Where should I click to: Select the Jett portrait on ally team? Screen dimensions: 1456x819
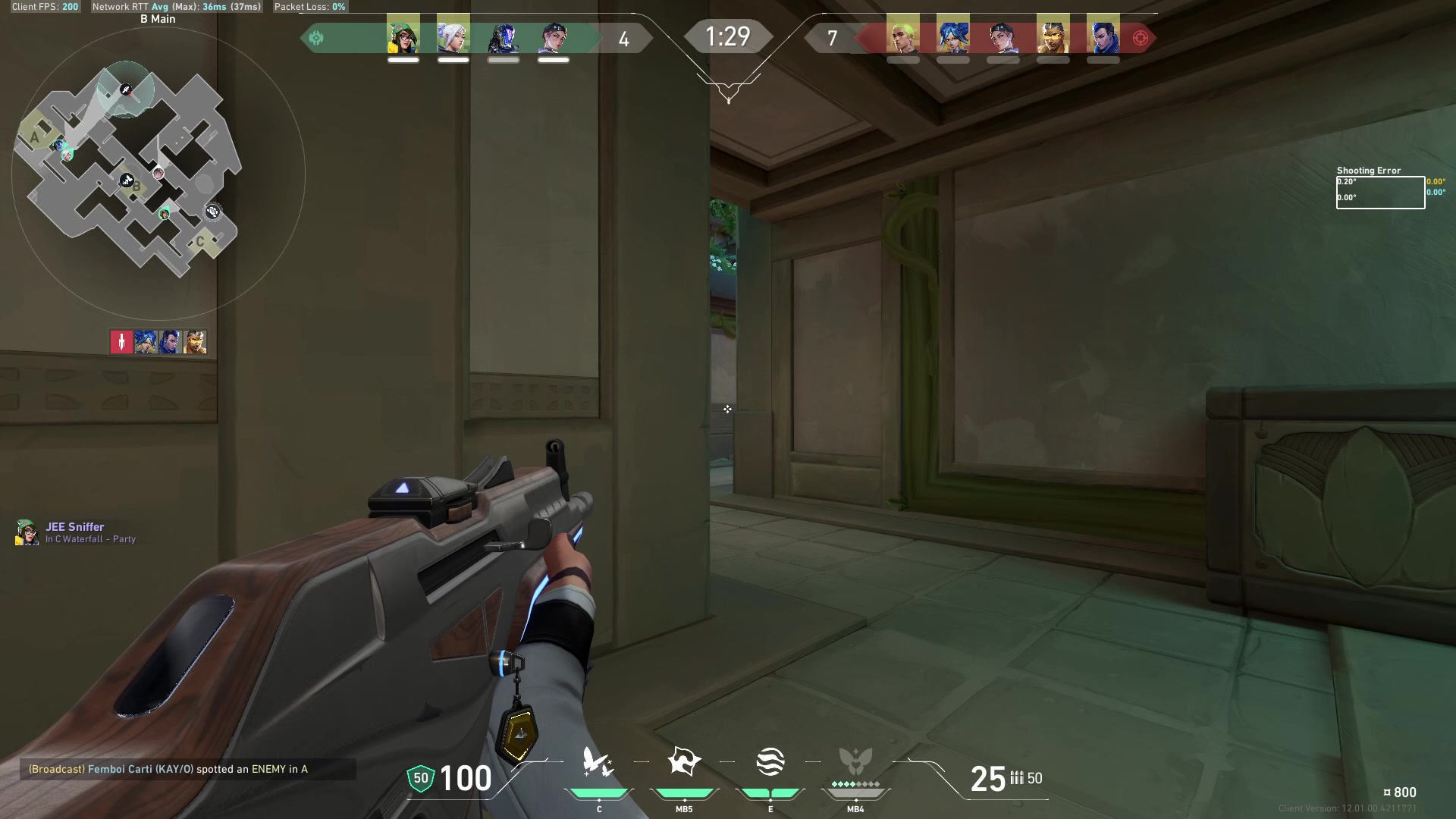click(453, 36)
